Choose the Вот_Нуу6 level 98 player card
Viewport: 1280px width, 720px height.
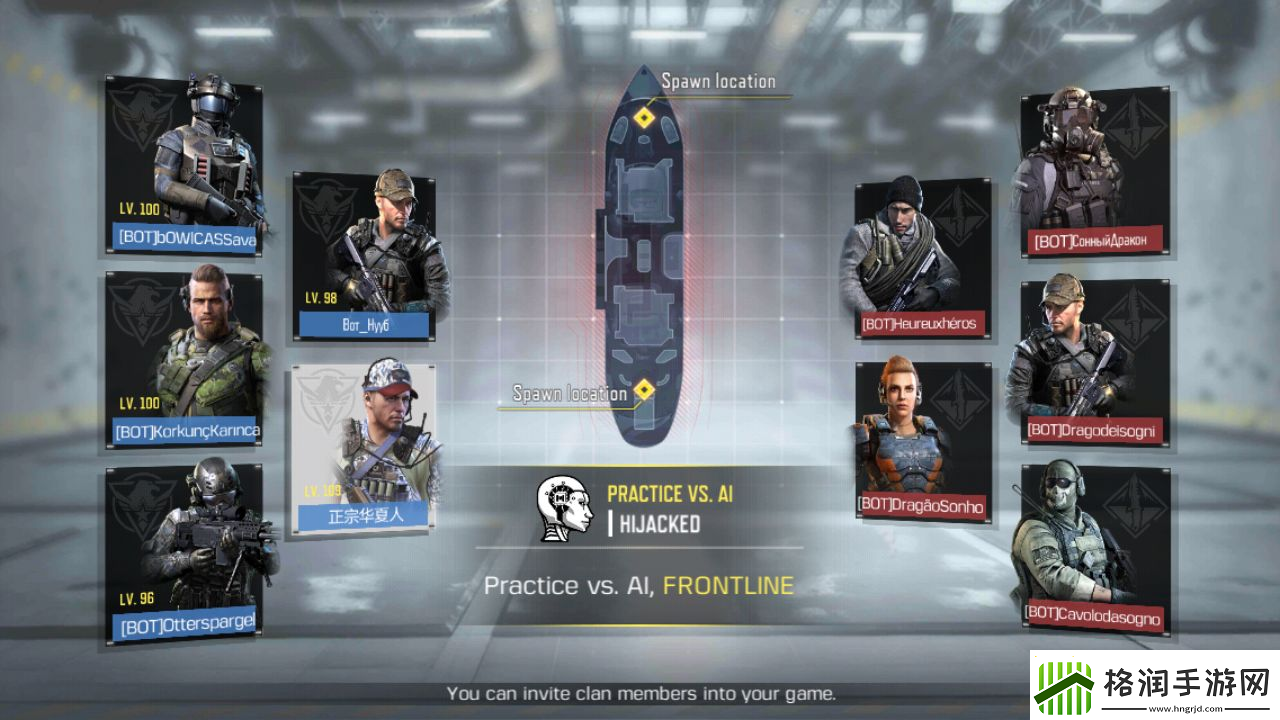[x=364, y=256]
